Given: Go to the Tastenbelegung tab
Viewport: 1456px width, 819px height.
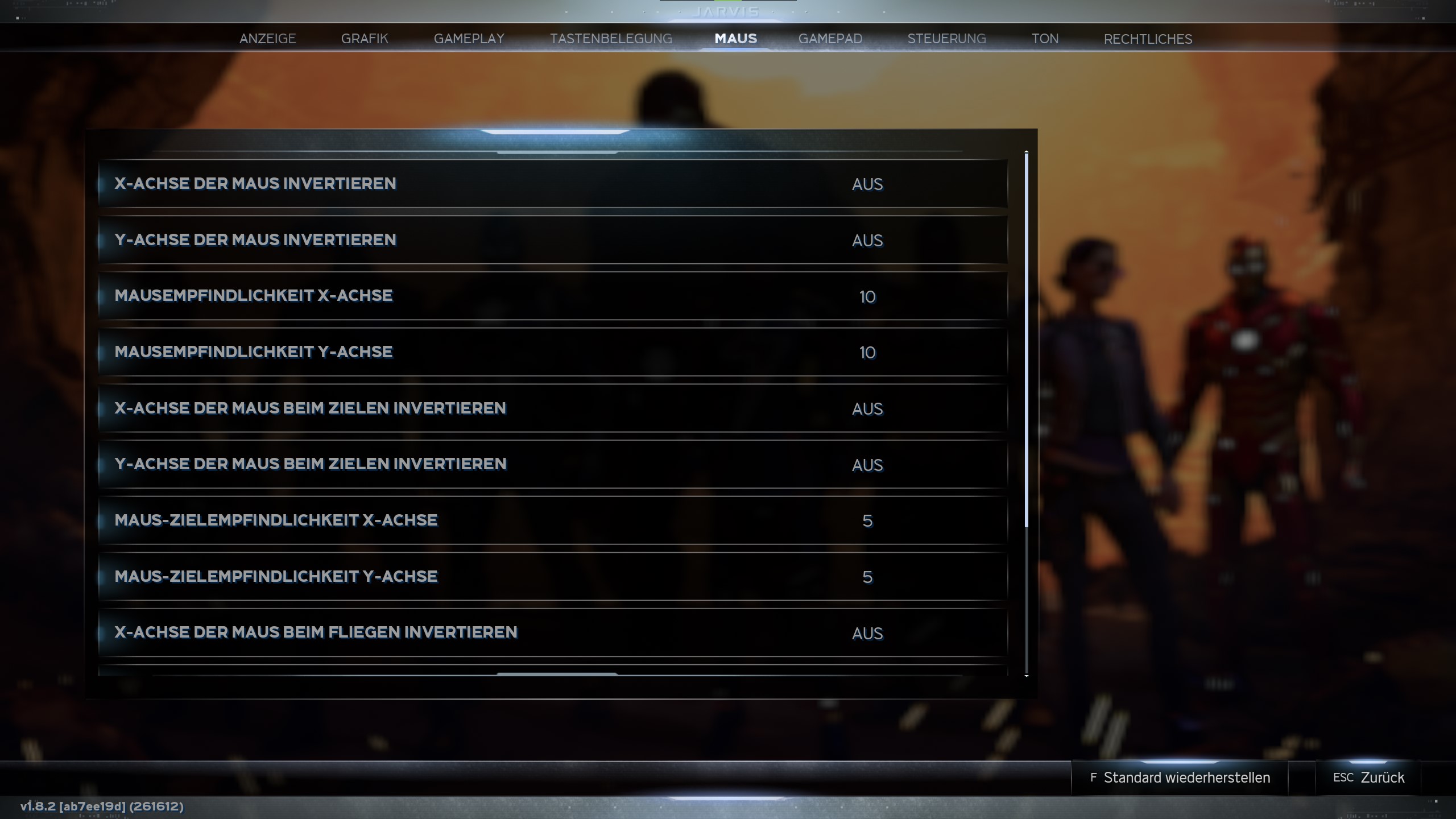Looking at the screenshot, I should [x=611, y=39].
